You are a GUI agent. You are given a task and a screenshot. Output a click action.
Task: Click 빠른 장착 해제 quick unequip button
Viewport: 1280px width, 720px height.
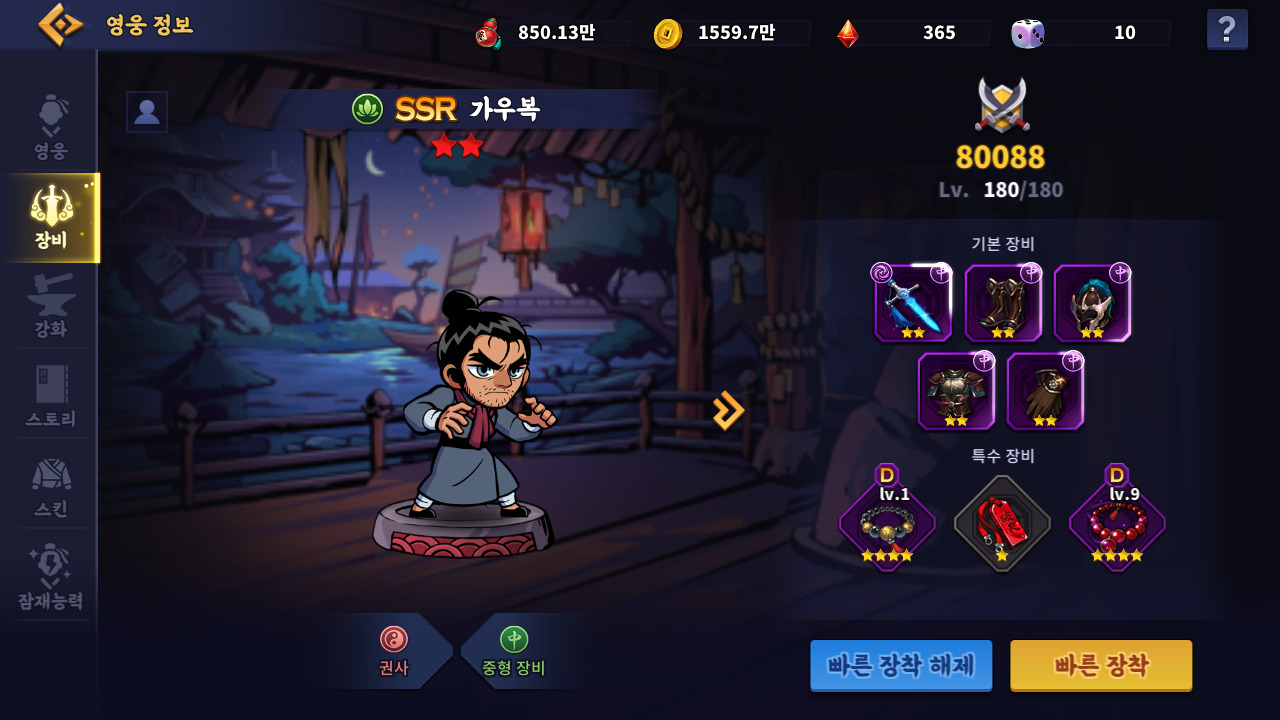(901, 665)
